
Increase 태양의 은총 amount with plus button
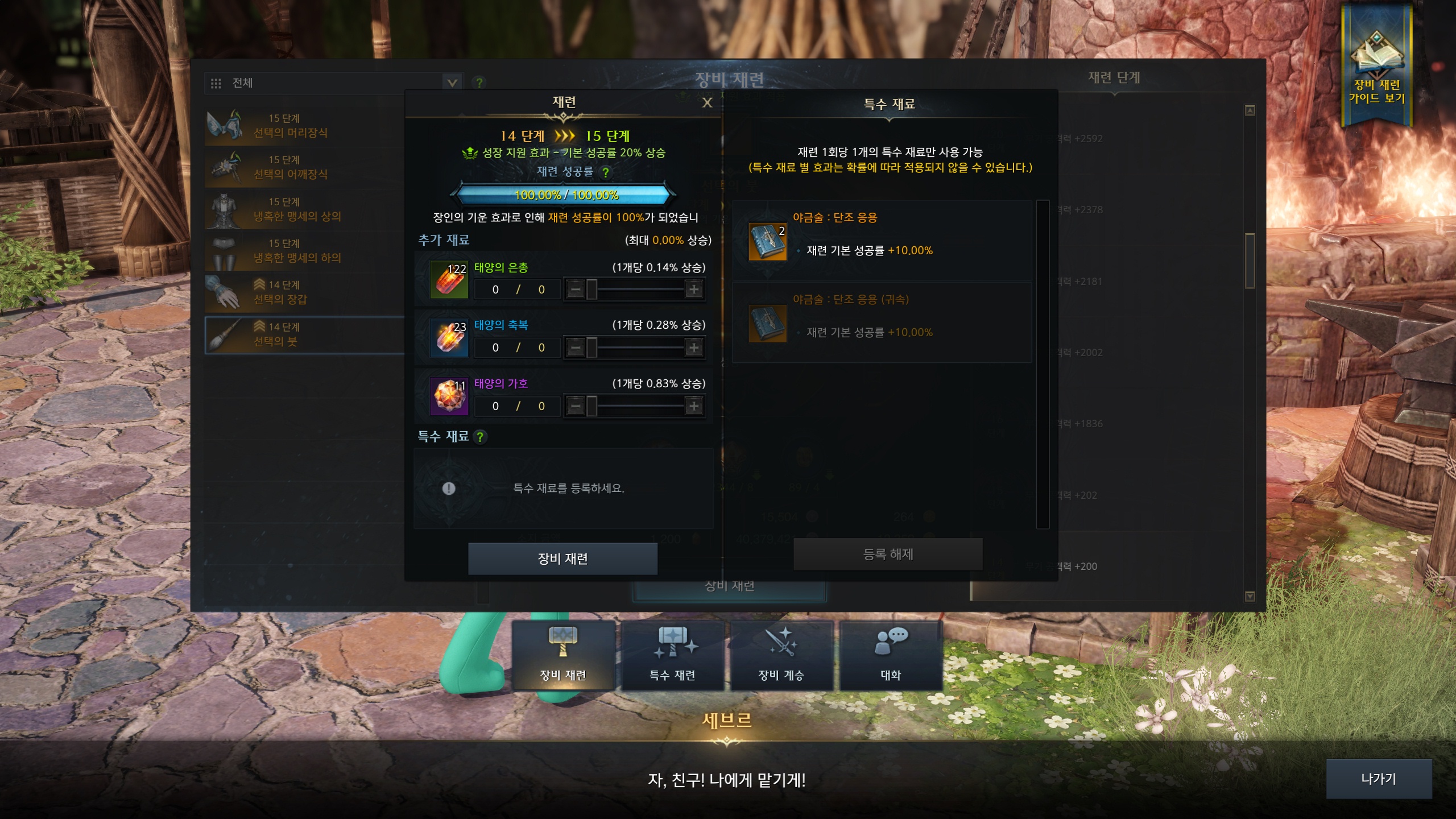693,289
